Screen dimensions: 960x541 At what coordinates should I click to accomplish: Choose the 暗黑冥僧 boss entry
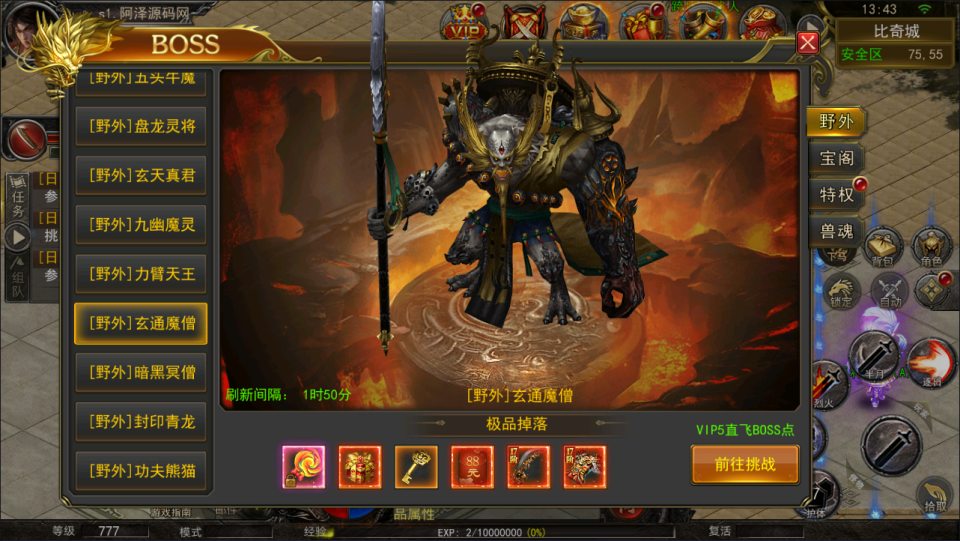(141, 372)
